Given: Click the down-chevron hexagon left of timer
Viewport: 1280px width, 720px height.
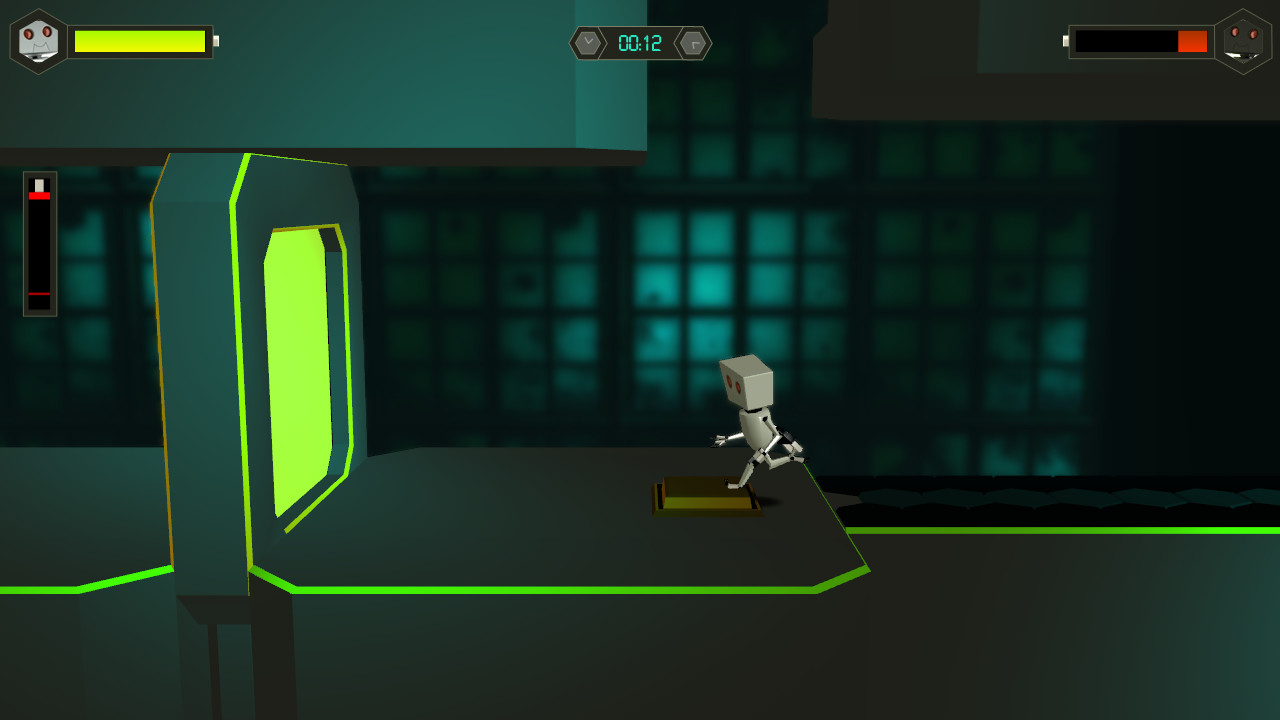Looking at the screenshot, I should 589,43.
